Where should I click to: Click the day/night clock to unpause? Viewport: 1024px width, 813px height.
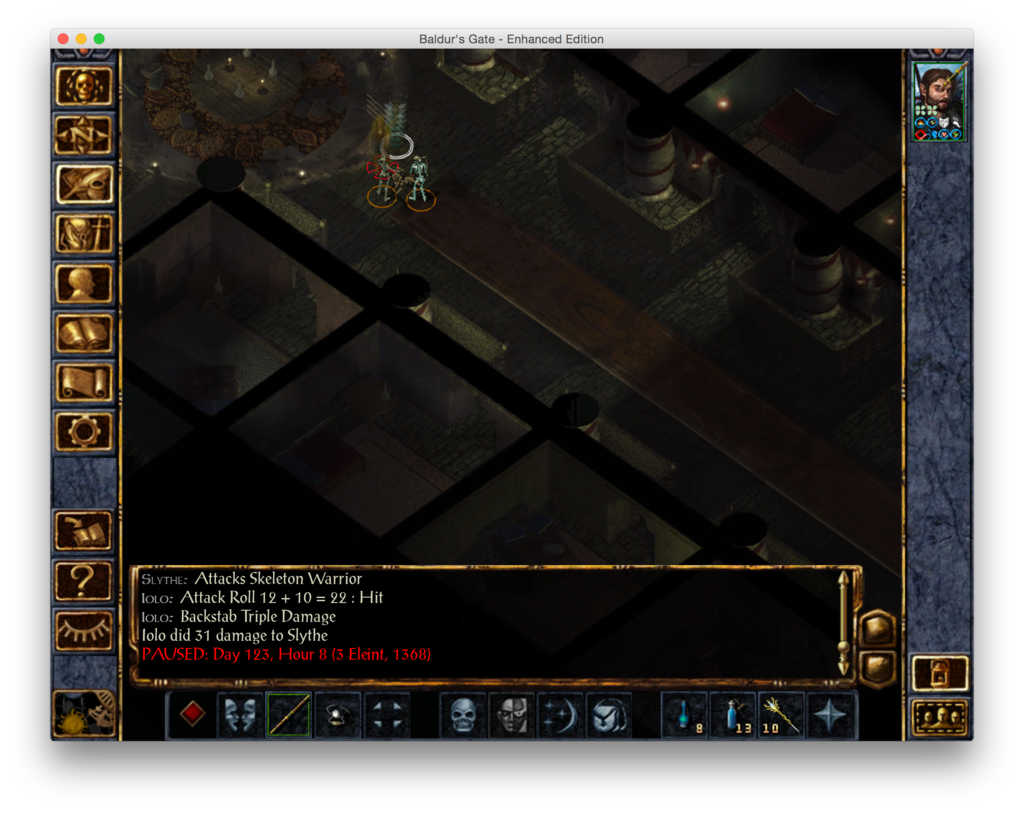coord(83,712)
